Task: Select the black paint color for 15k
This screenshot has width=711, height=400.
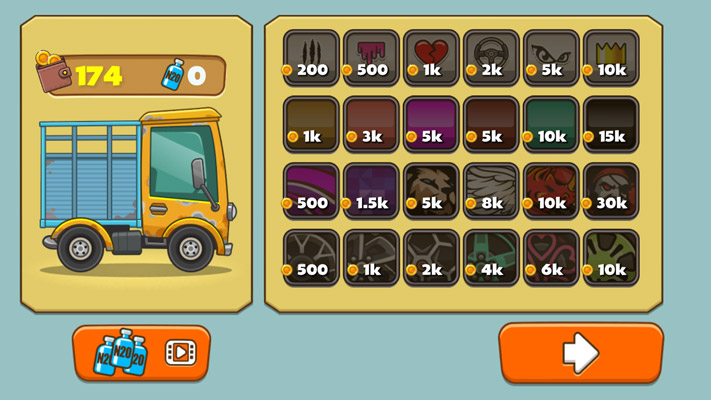Action: tap(611, 123)
